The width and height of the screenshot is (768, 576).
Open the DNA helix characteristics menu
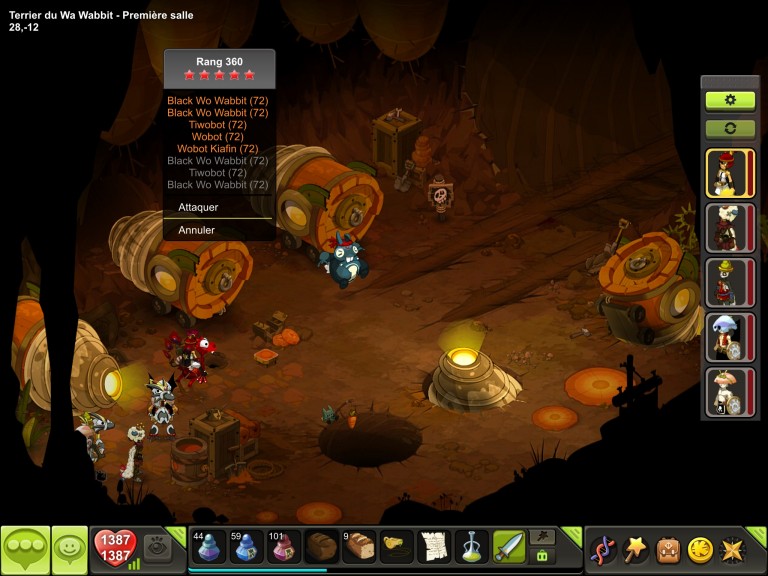click(x=603, y=548)
